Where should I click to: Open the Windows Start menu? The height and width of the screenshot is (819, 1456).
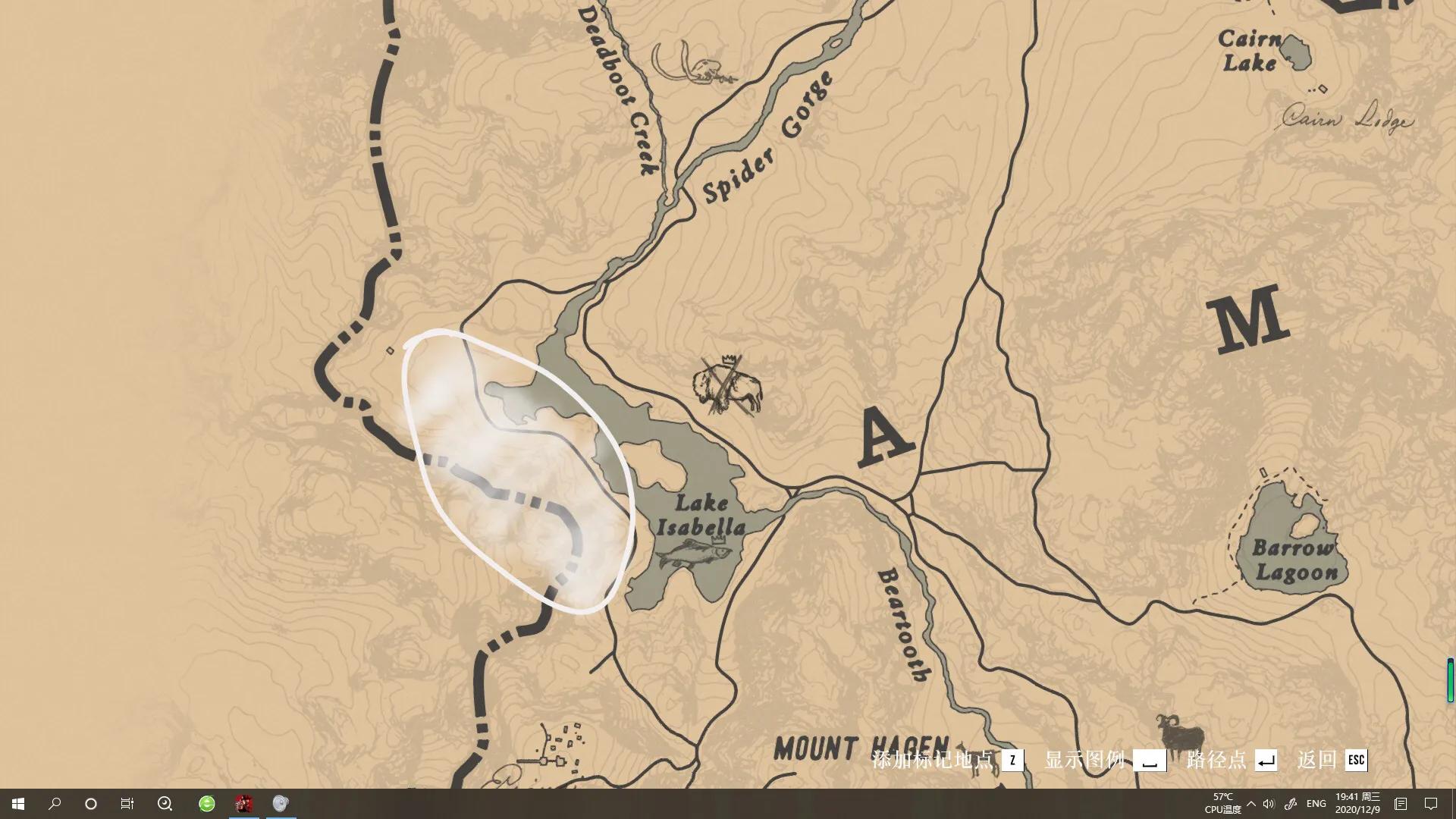click(18, 804)
